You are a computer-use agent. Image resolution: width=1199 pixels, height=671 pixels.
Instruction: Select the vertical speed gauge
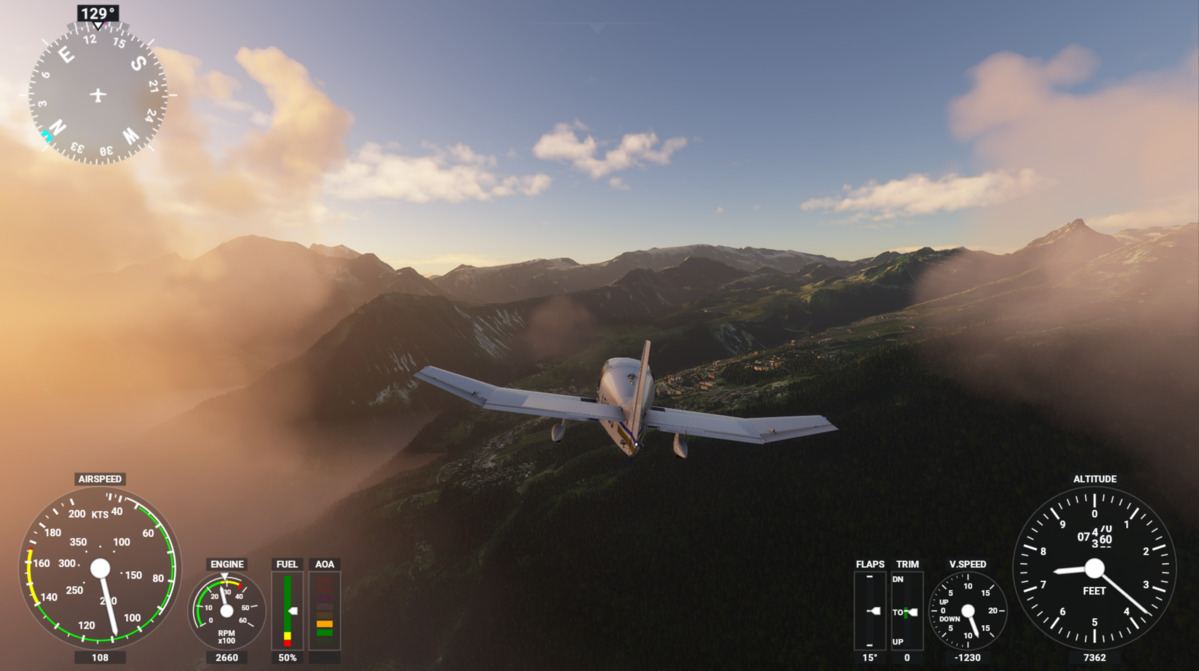(x=967, y=610)
